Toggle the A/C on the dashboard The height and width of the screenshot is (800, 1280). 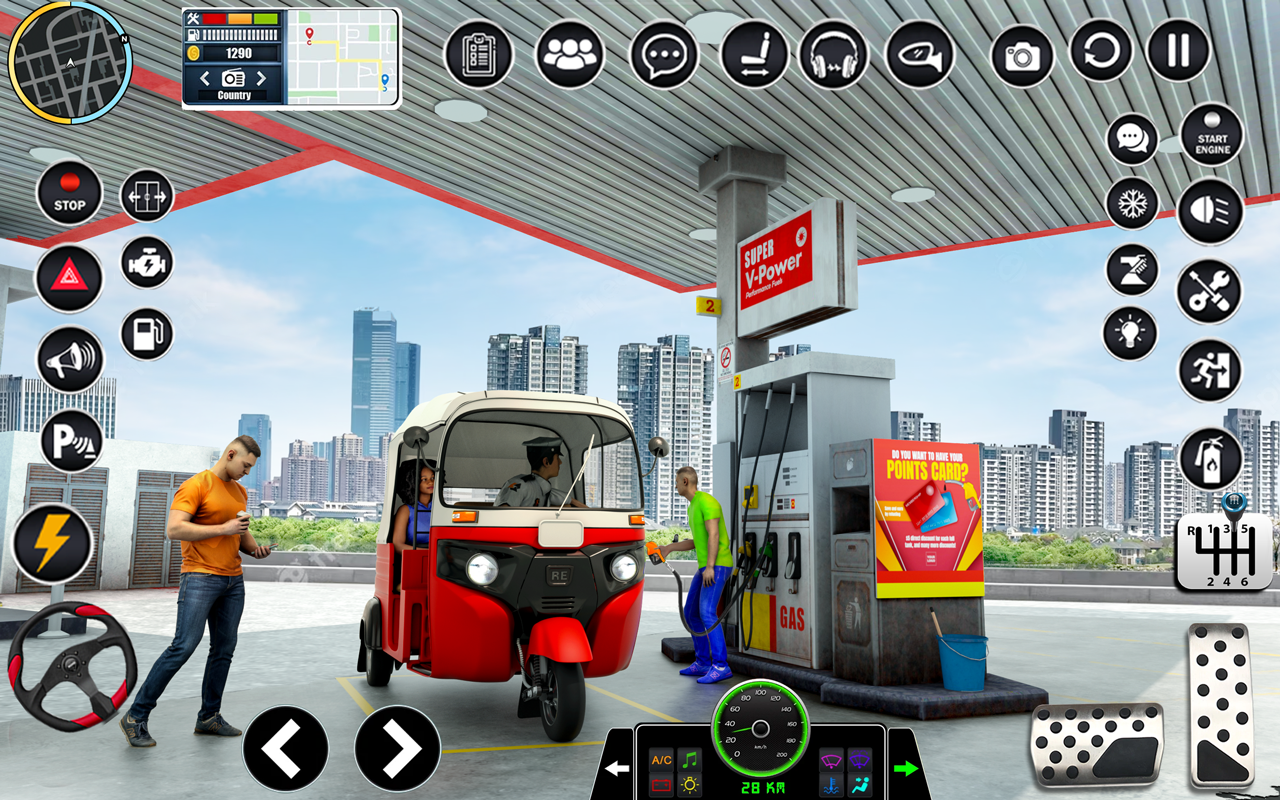[x=659, y=761]
